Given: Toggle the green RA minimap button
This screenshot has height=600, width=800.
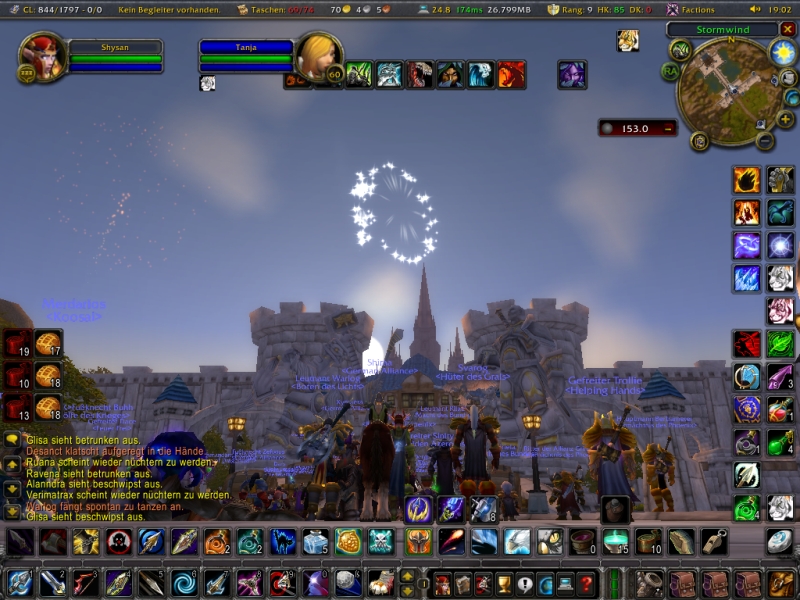Looking at the screenshot, I should pyautogui.click(x=669, y=71).
